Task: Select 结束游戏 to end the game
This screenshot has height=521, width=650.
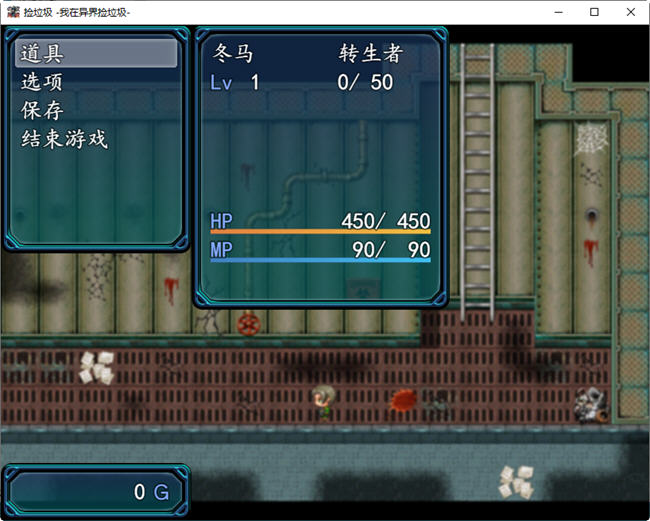Action: pos(96,138)
